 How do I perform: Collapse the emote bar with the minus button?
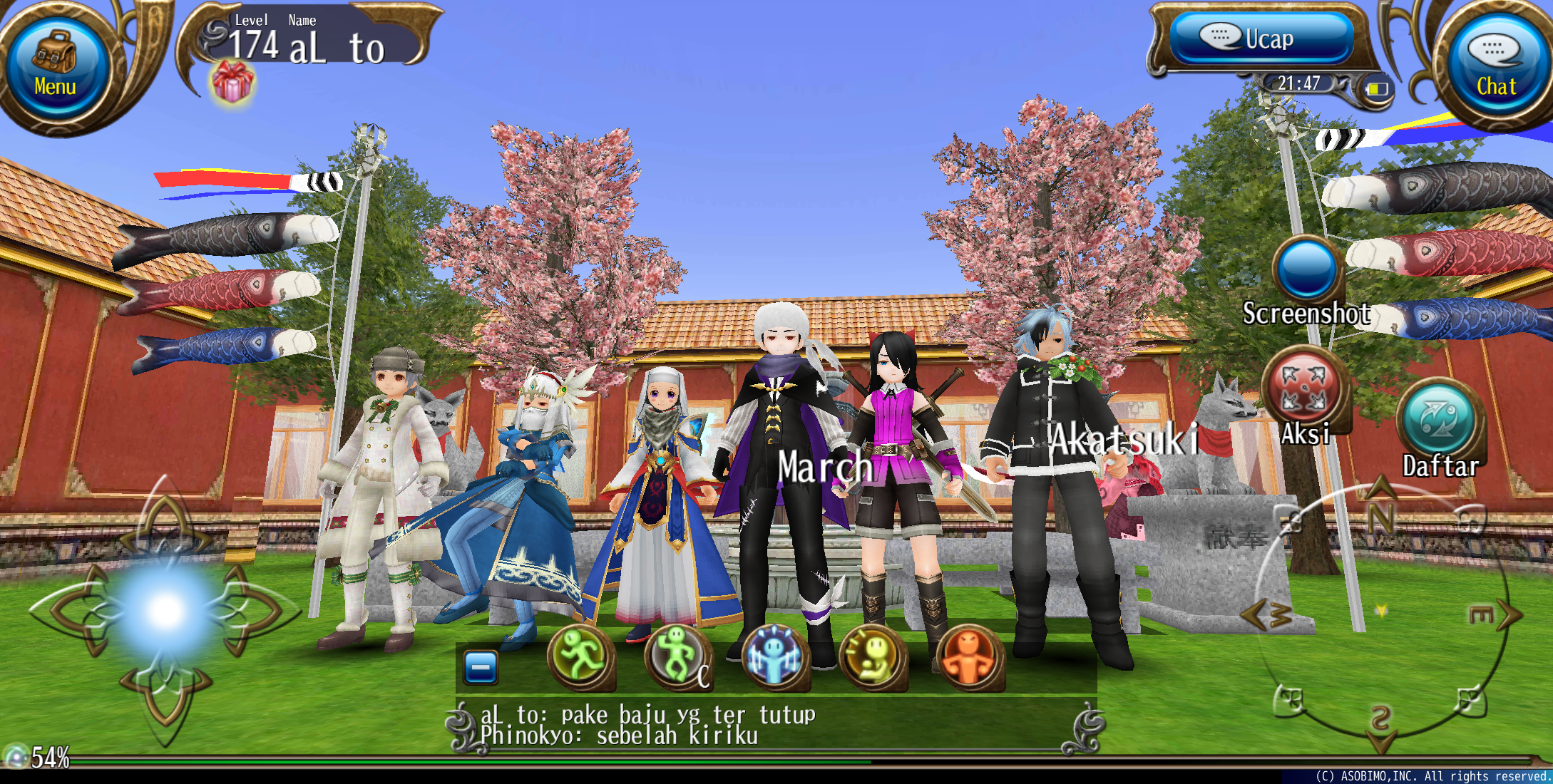click(481, 668)
